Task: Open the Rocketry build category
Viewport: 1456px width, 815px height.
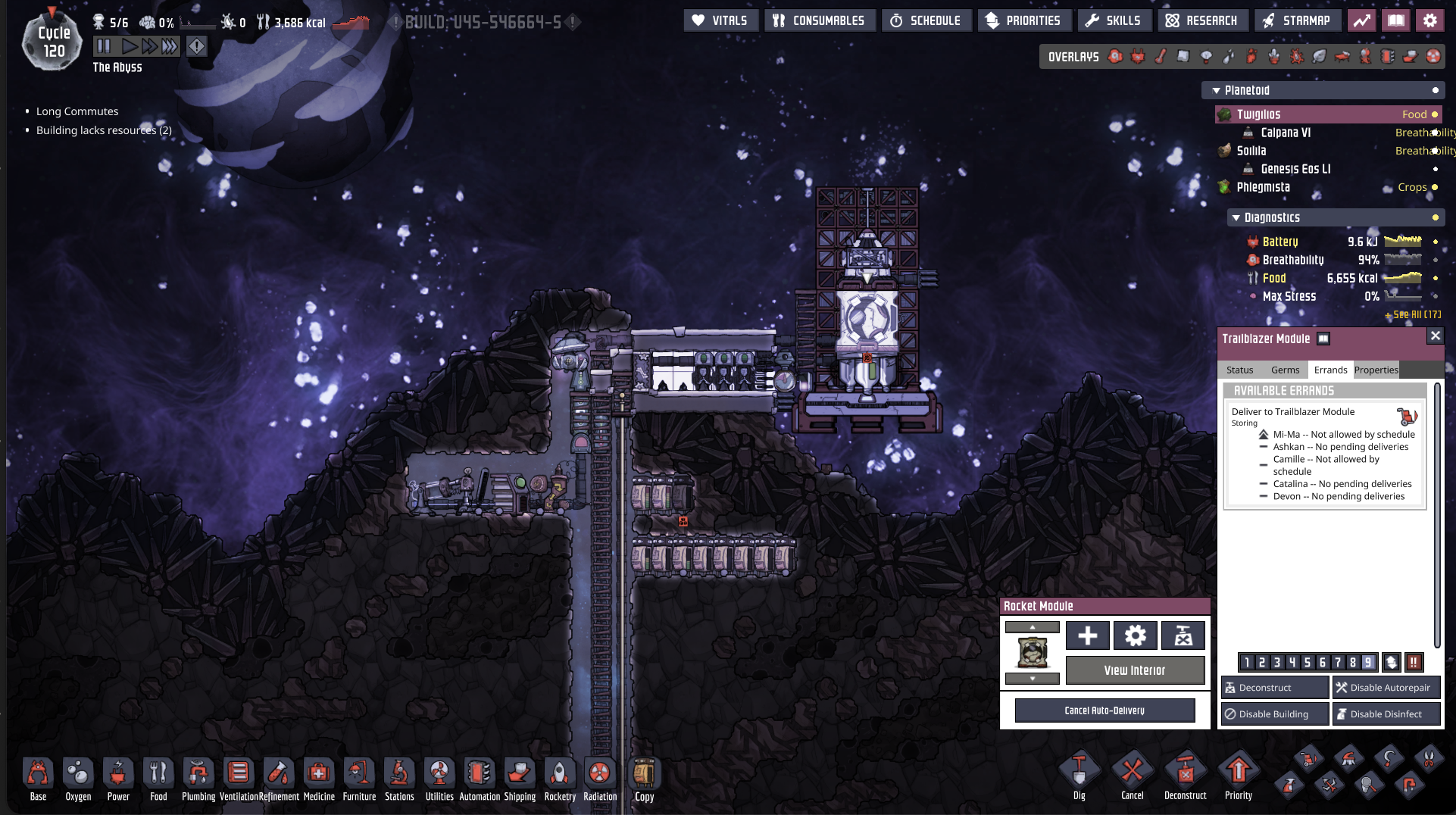Action: (560, 779)
